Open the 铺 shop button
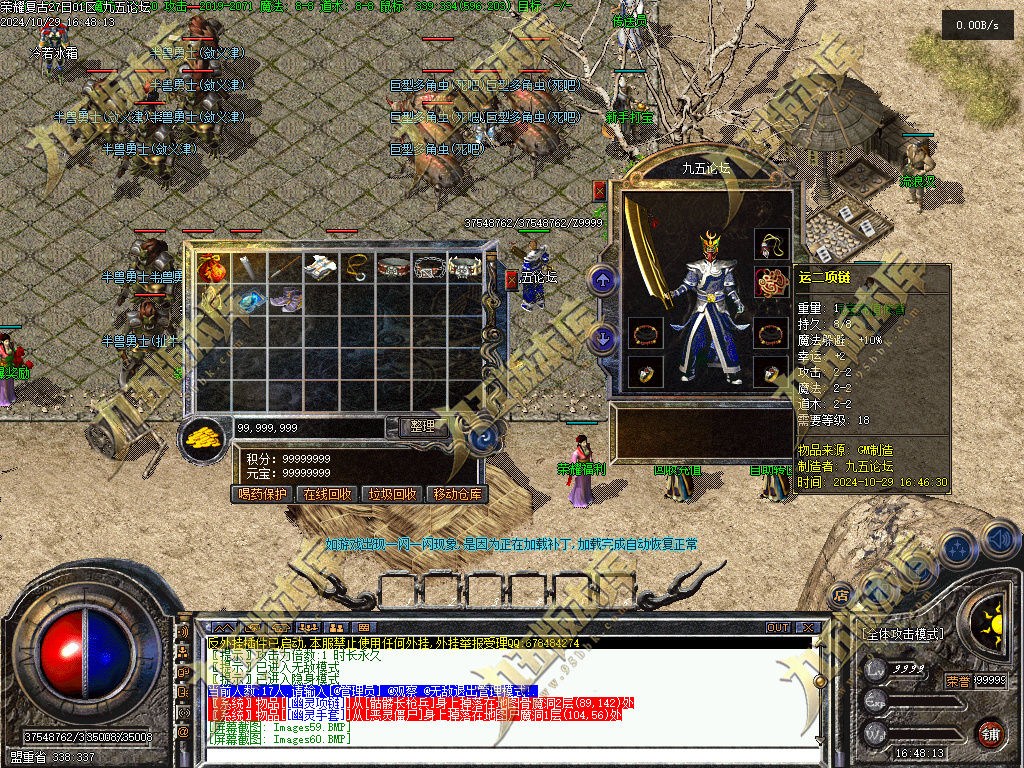 click(990, 733)
